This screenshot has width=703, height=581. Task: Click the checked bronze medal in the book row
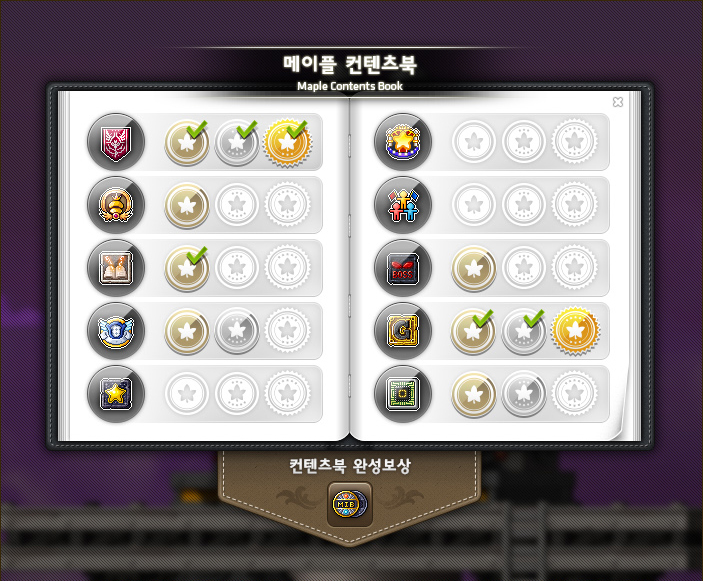(187, 268)
